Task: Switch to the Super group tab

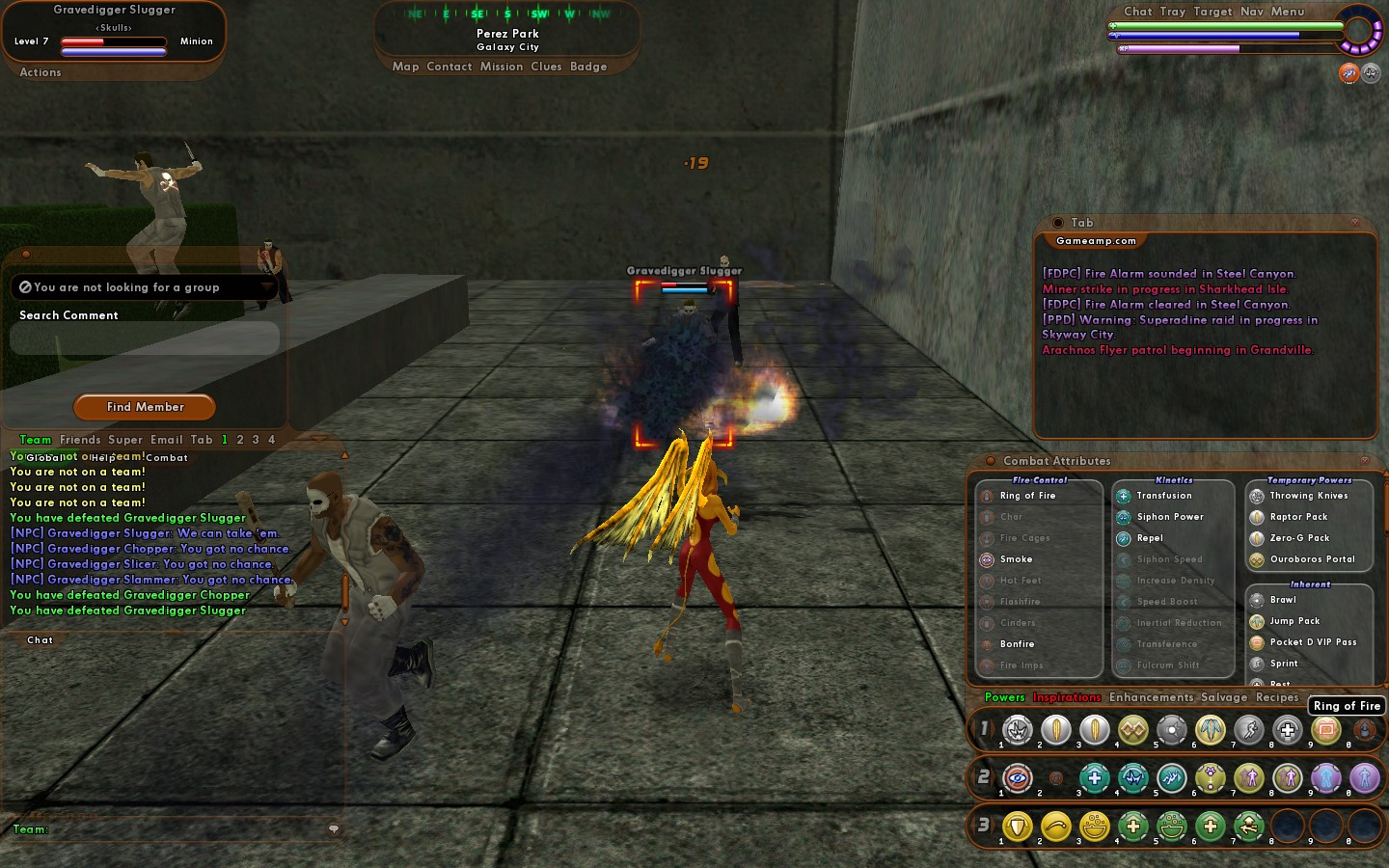Action: 125,440
